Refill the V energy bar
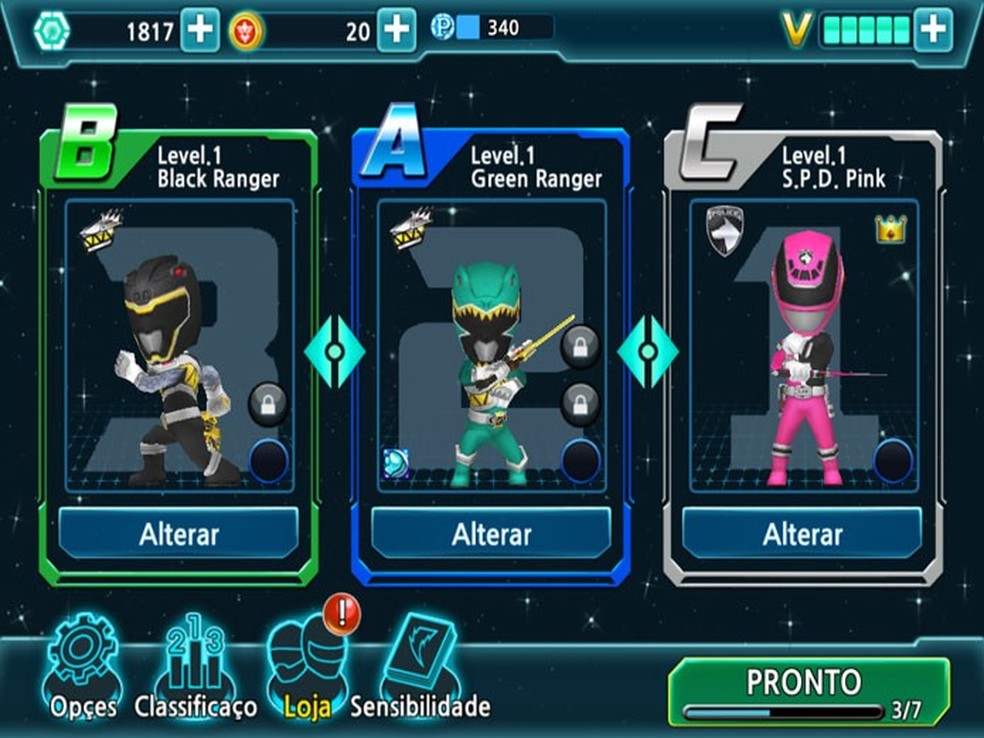This screenshot has width=984, height=738. 933,31
